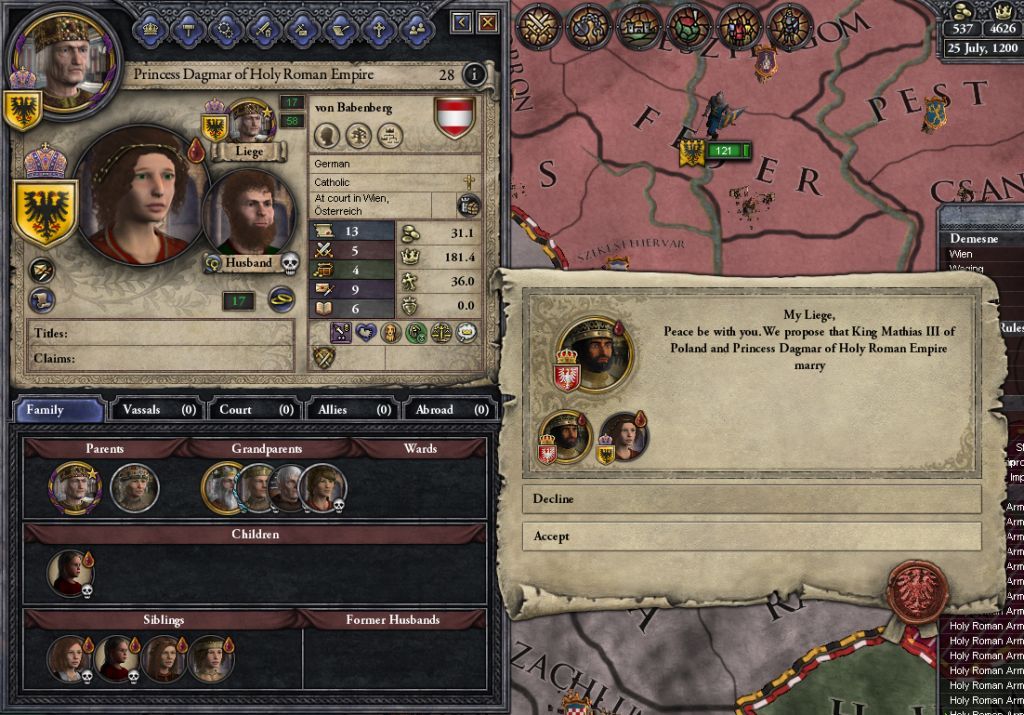Switch to the Family tab

coord(58,410)
